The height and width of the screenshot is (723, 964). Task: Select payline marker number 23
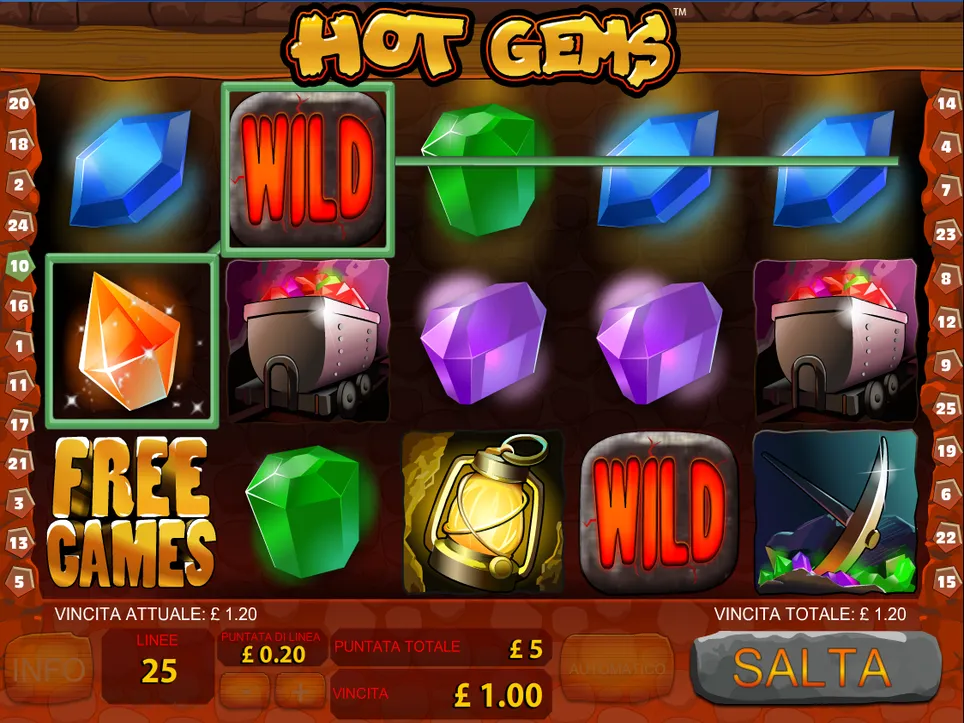[x=946, y=234]
